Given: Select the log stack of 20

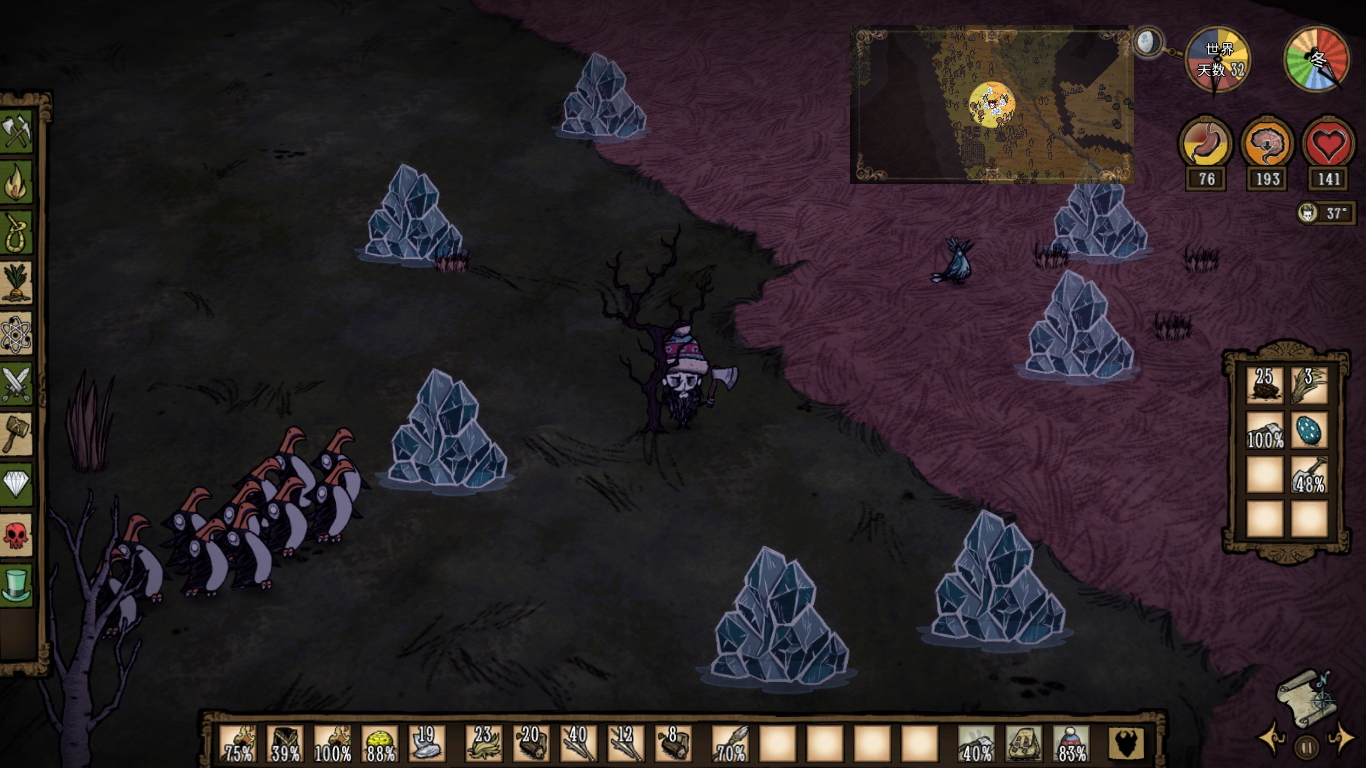Looking at the screenshot, I should click(x=530, y=744).
